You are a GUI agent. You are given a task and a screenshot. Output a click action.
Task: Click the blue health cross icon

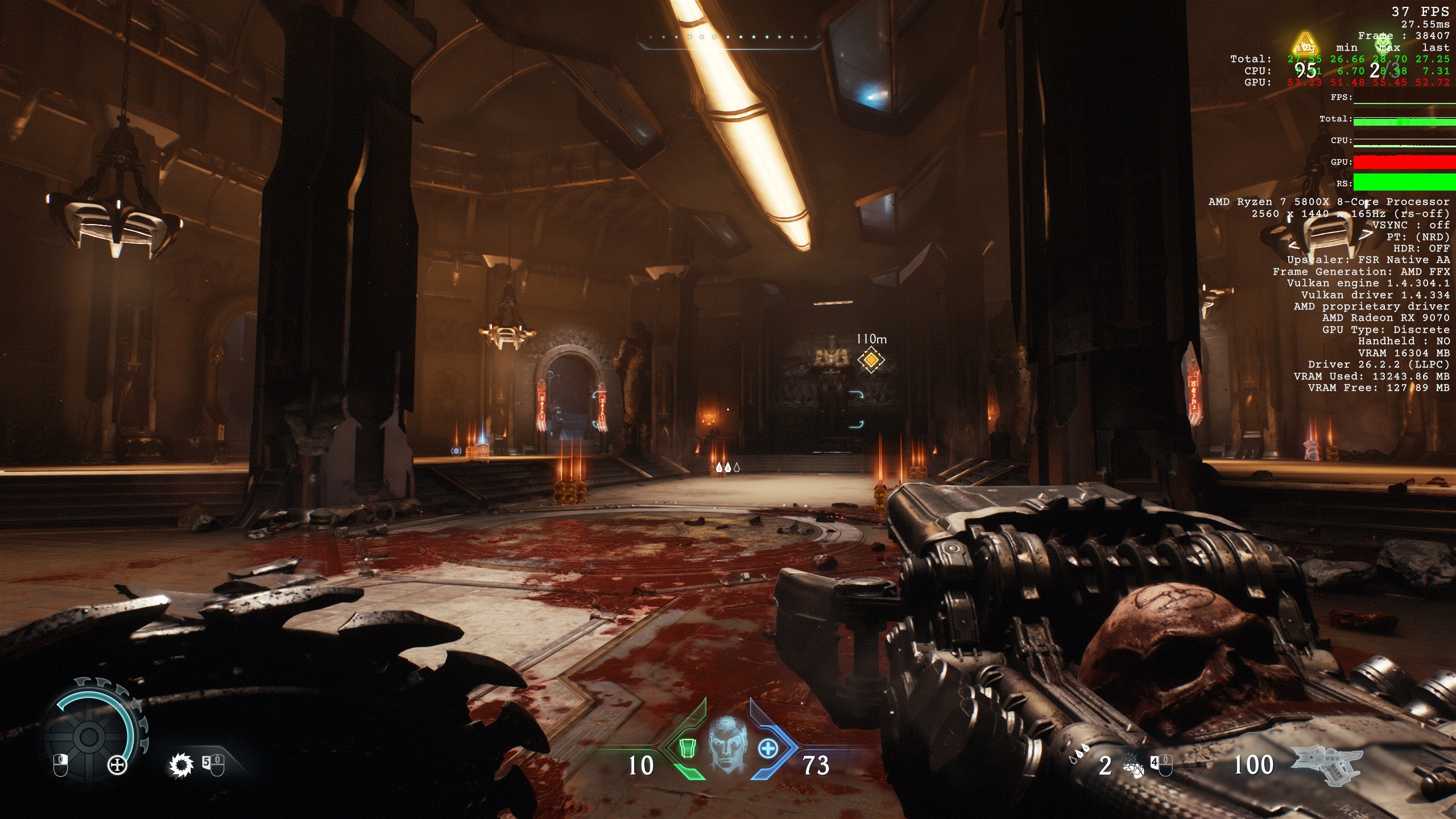pos(768,748)
